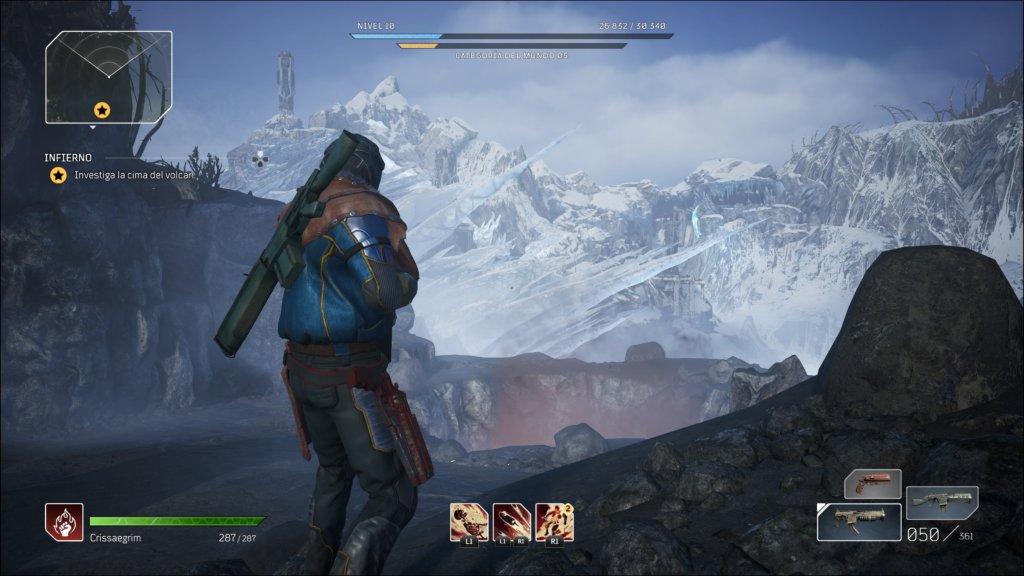Select the highlighted primary weapon slot
This screenshot has width=1024, height=576.
858,521
